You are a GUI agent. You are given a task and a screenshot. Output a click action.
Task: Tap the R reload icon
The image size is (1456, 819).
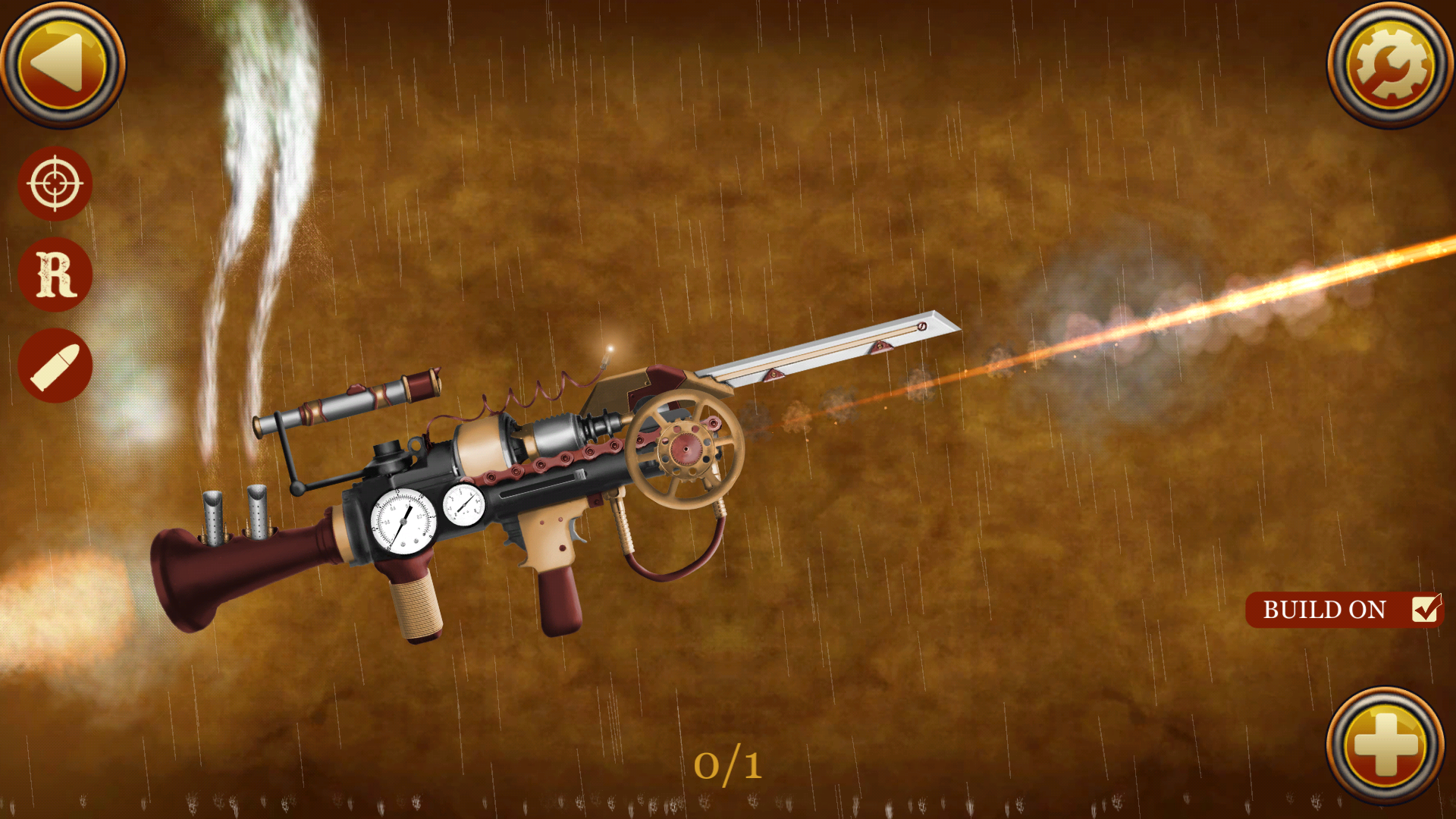click(55, 275)
